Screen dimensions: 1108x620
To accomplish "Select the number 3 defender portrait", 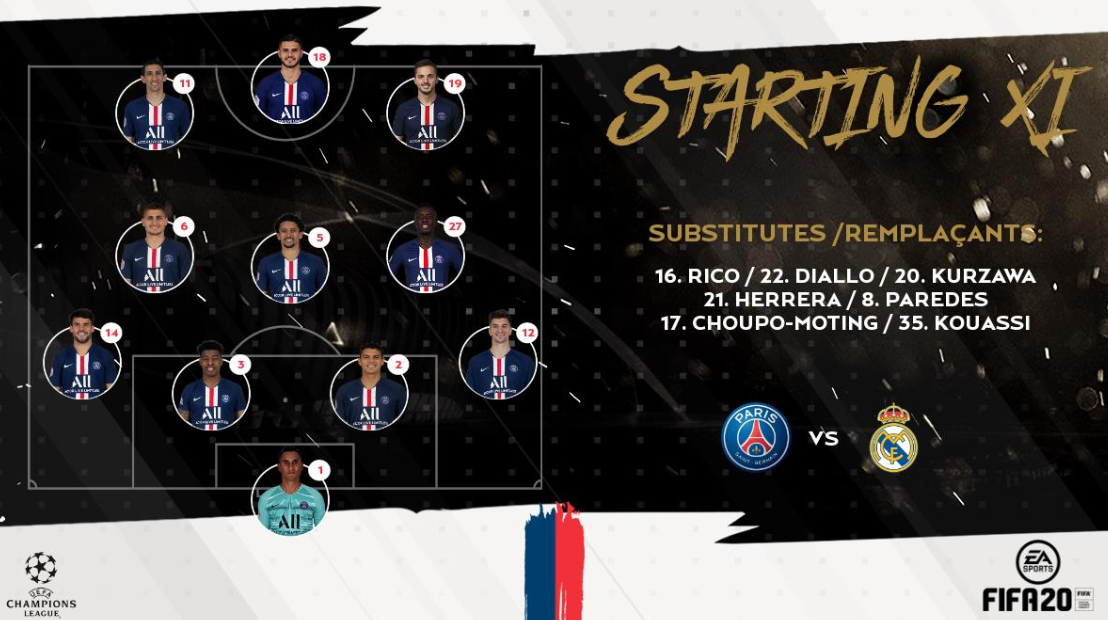I will (x=211, y=394).
